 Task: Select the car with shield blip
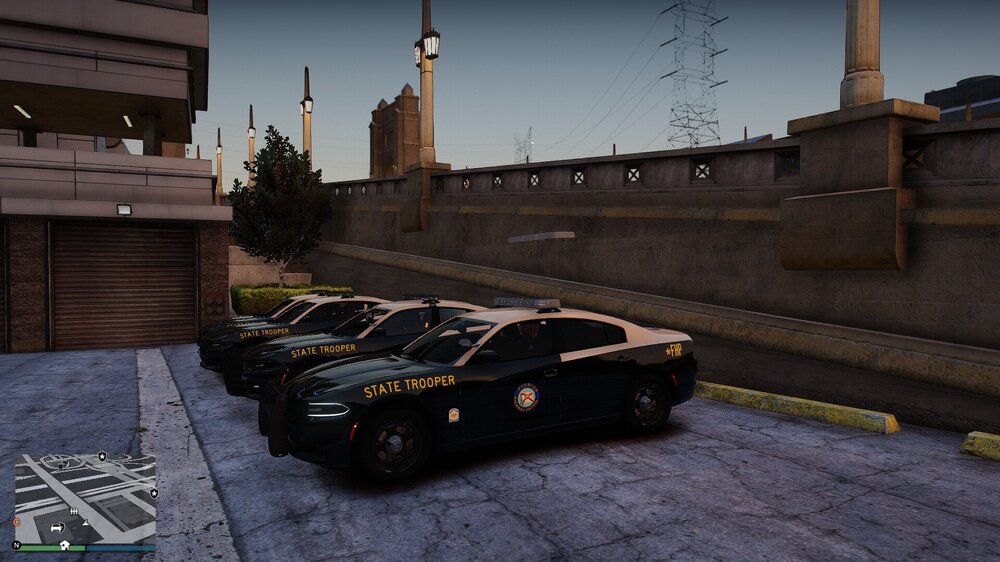[x=56, y=527]
